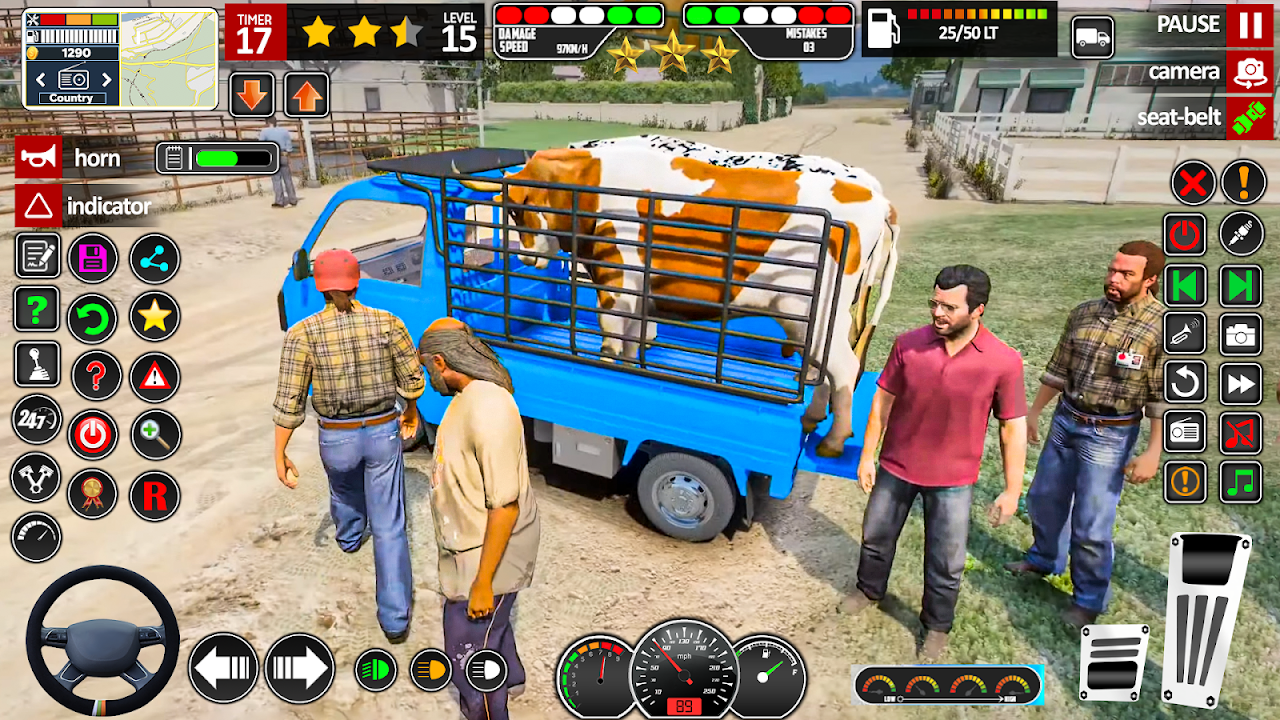
Task: Turn on the indicator
Action: pyautogui.click(x=38, y=207)
